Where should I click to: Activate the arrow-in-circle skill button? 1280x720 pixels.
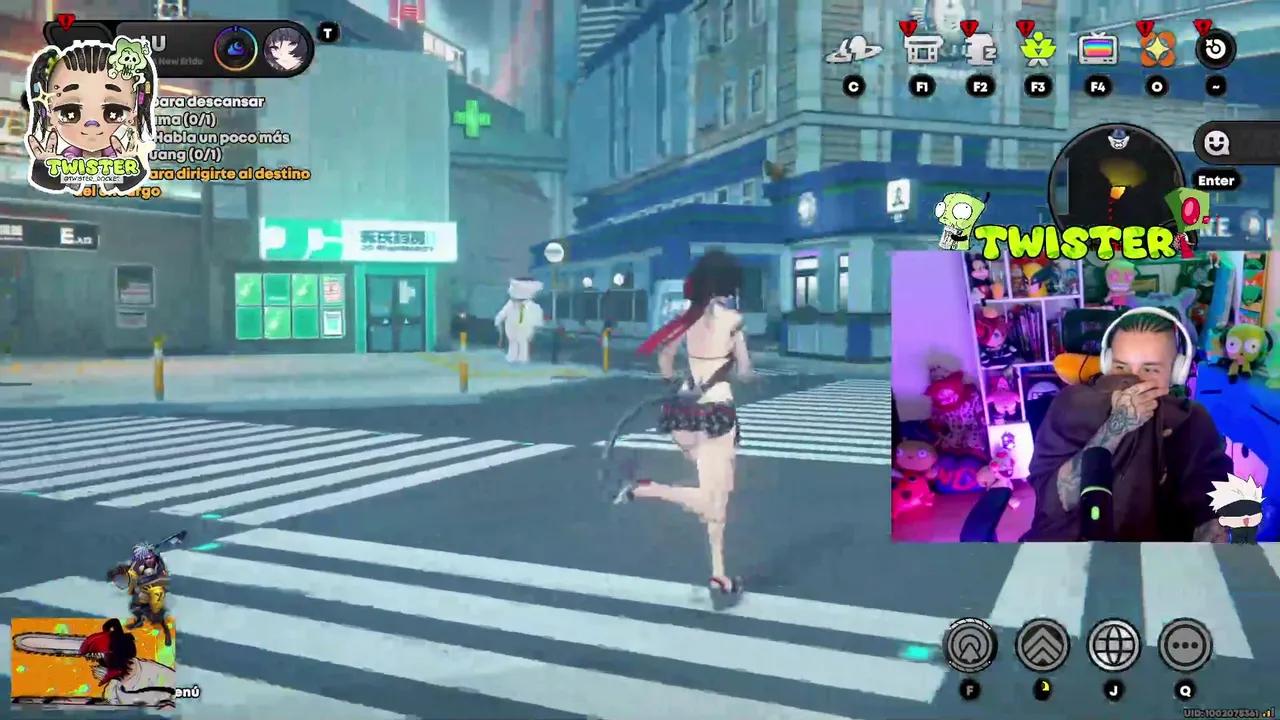tap(969, 646)
